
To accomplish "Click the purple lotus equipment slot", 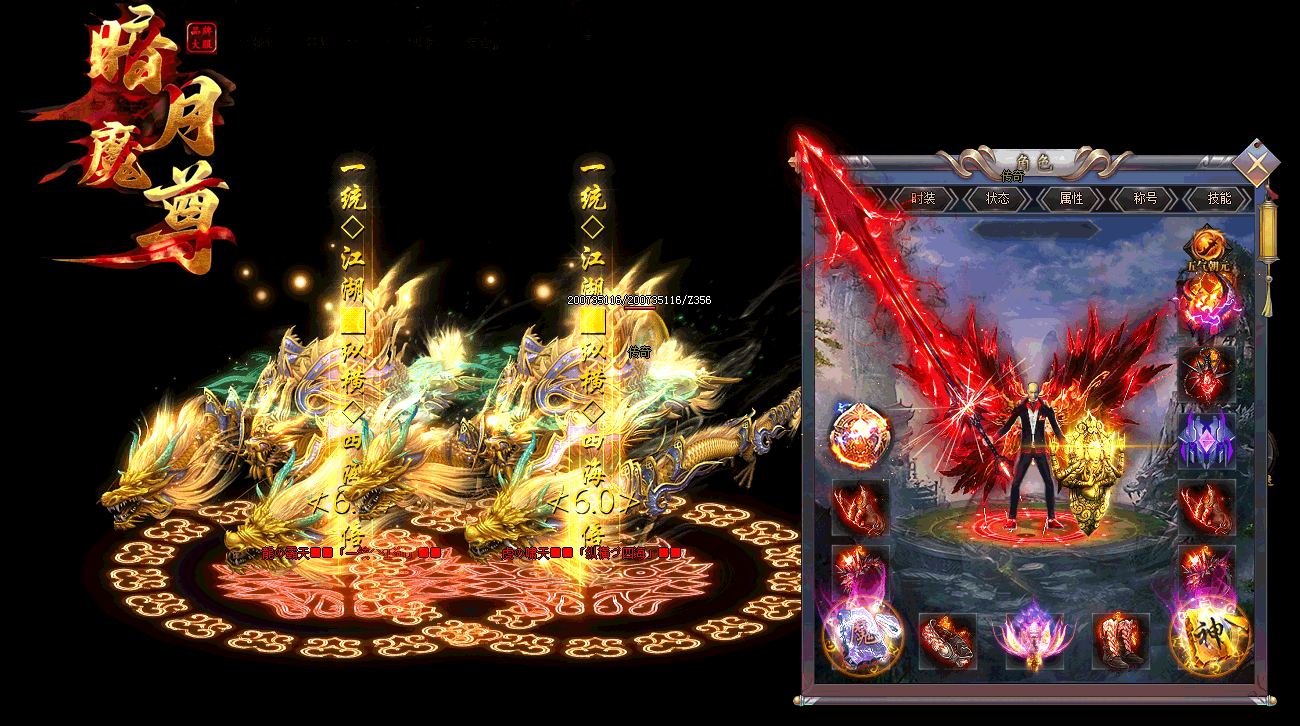I will [x=1034, y=640].
